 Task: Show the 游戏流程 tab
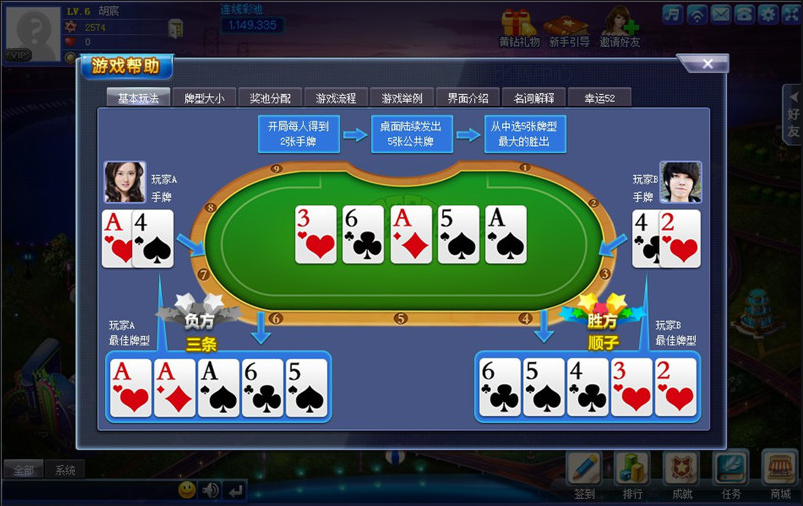point(336,98)
